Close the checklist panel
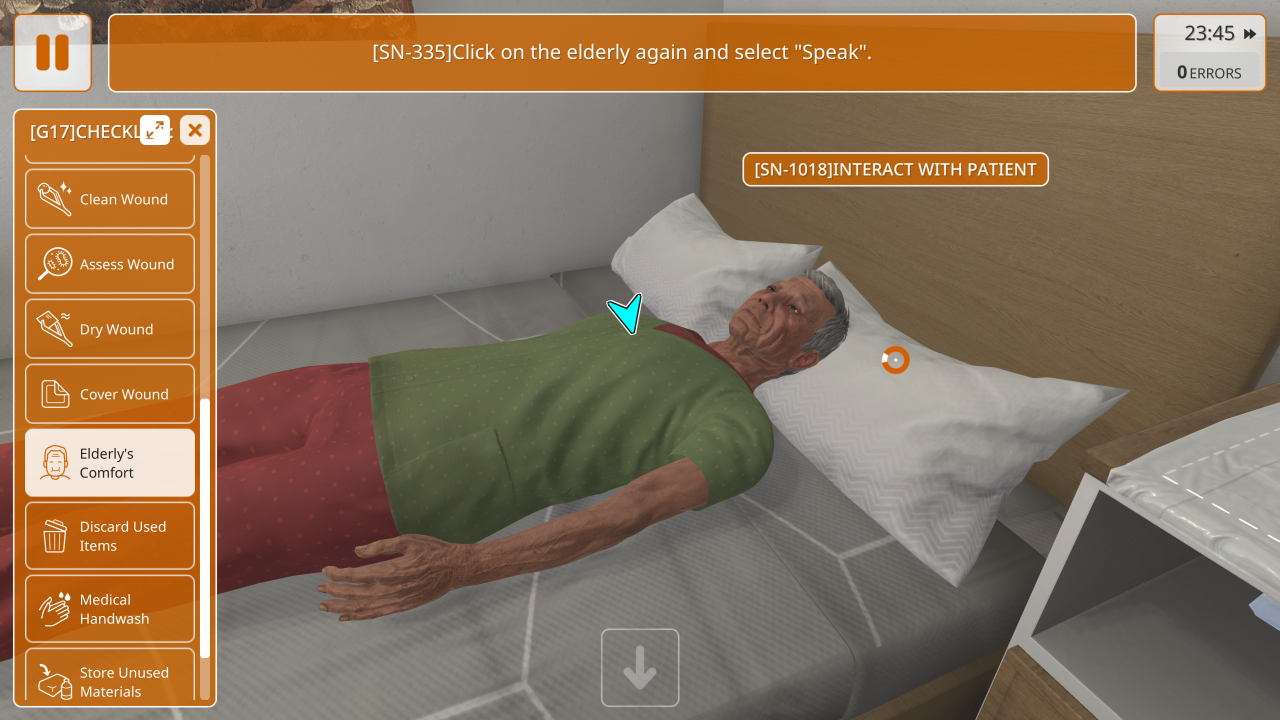This screenshot has width=1280, height=720. (195, 130)
